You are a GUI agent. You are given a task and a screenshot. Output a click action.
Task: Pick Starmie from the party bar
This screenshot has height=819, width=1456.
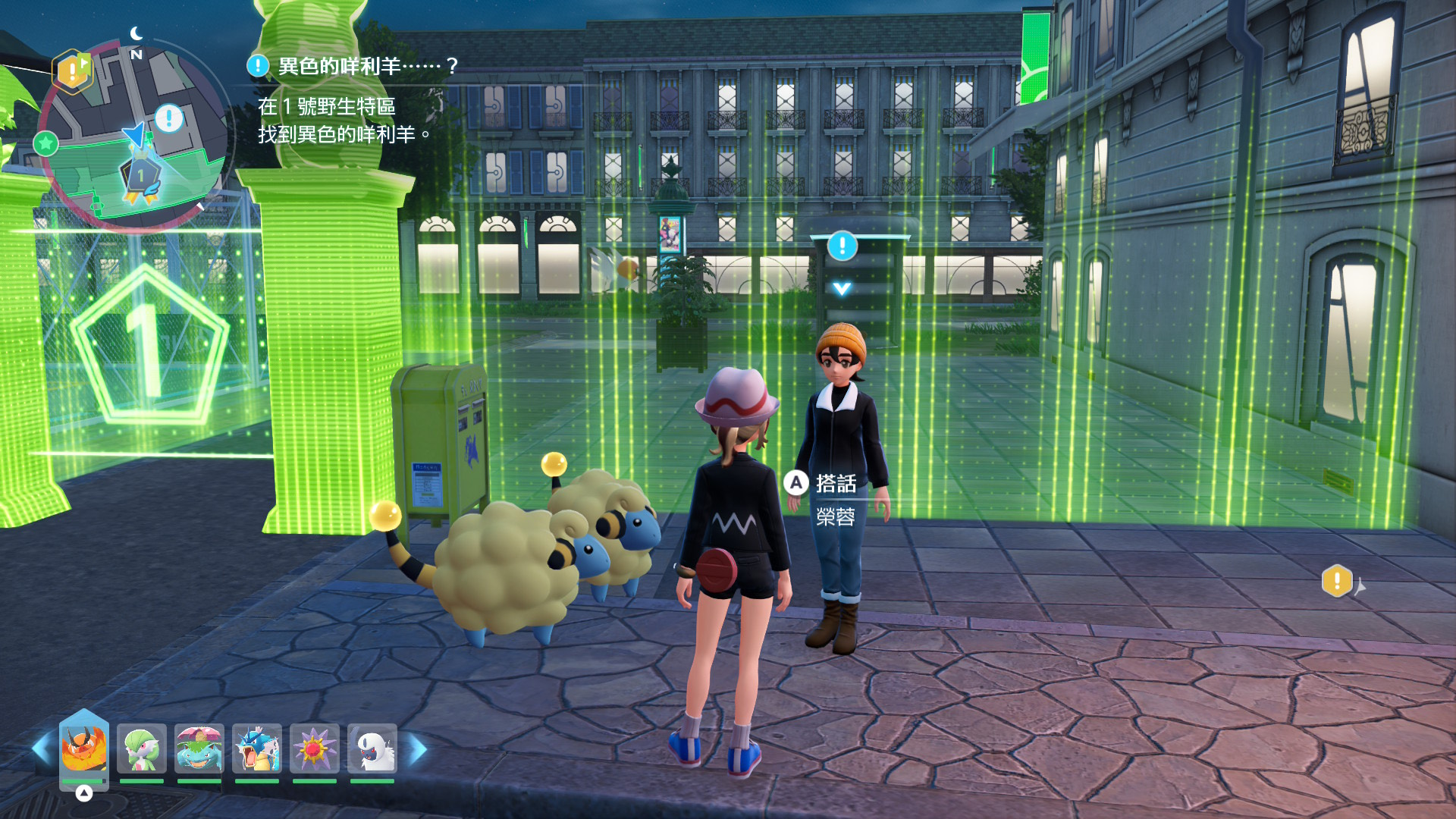(315, 749)
